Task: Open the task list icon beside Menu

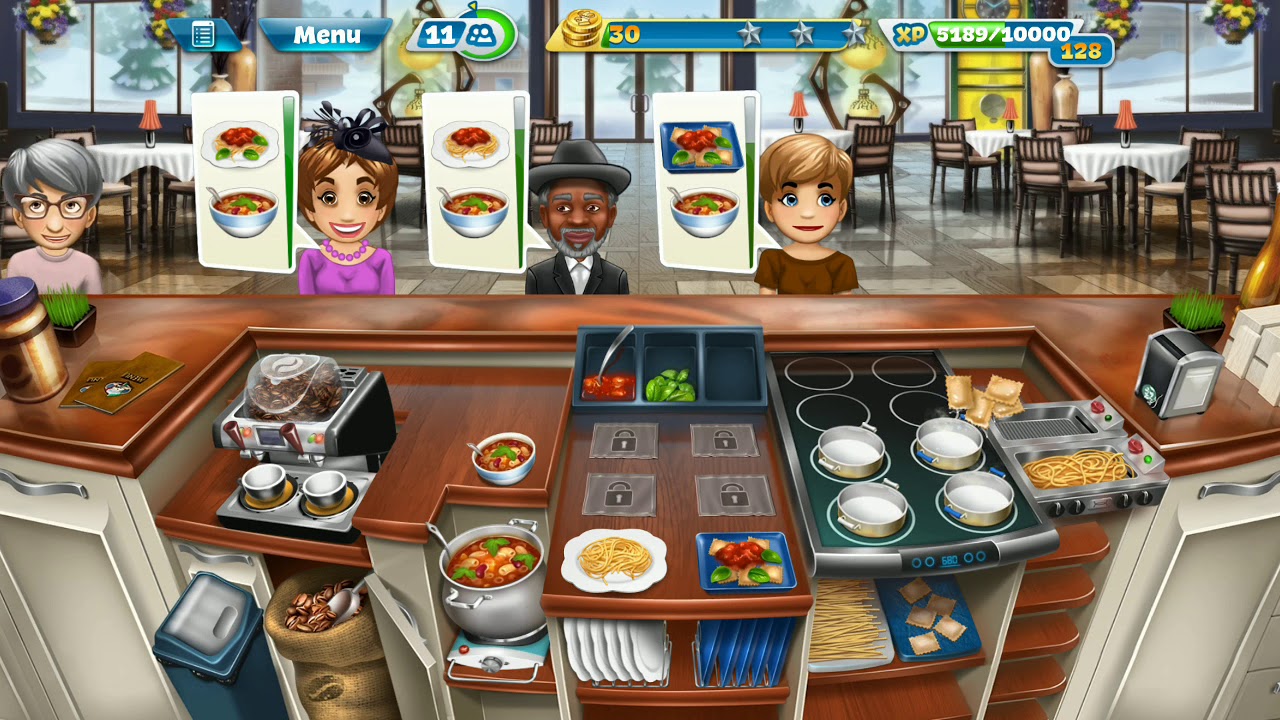Action: coord(203,35)
